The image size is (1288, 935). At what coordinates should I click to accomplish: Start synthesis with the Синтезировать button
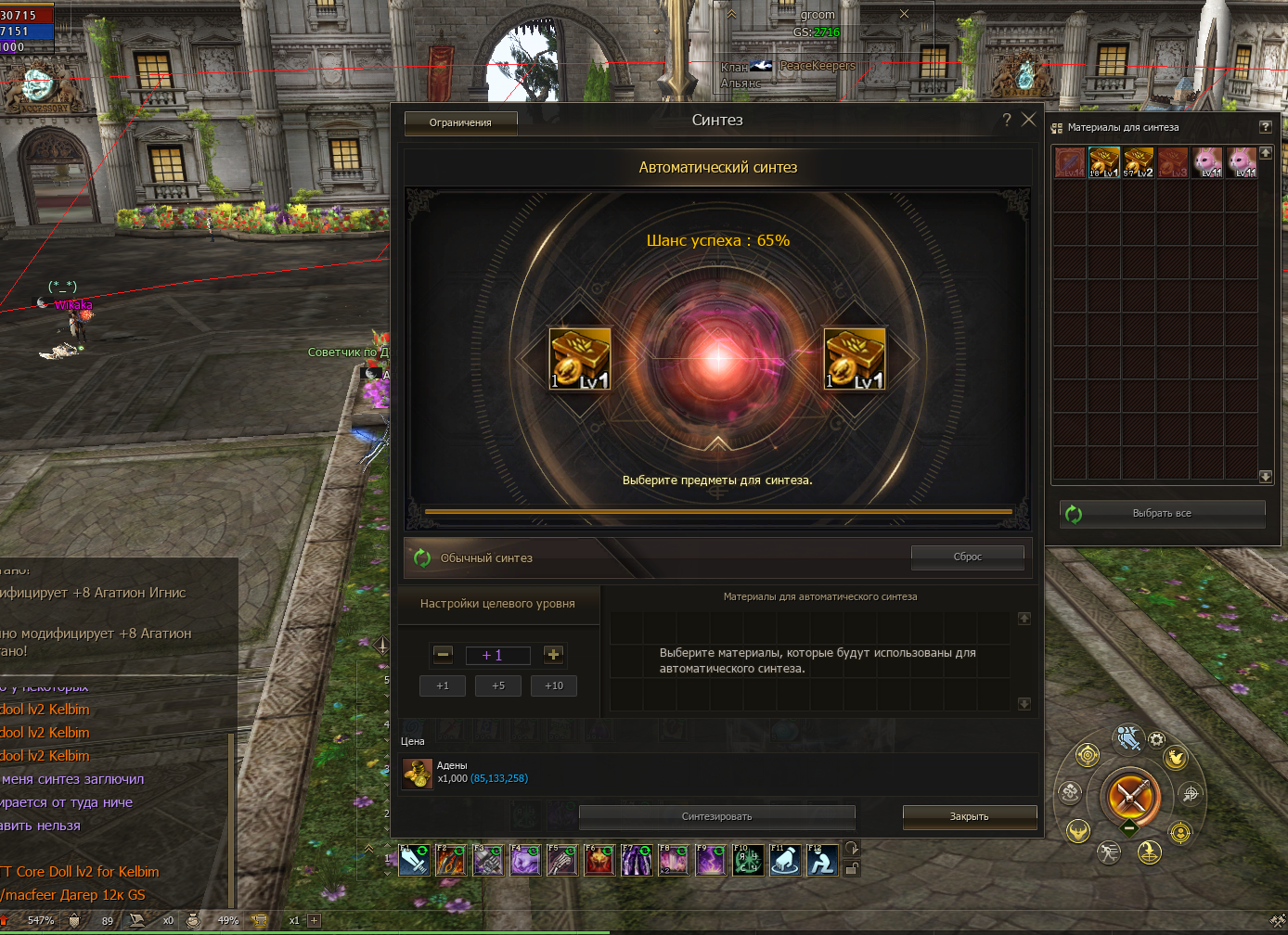click(716, 816)
